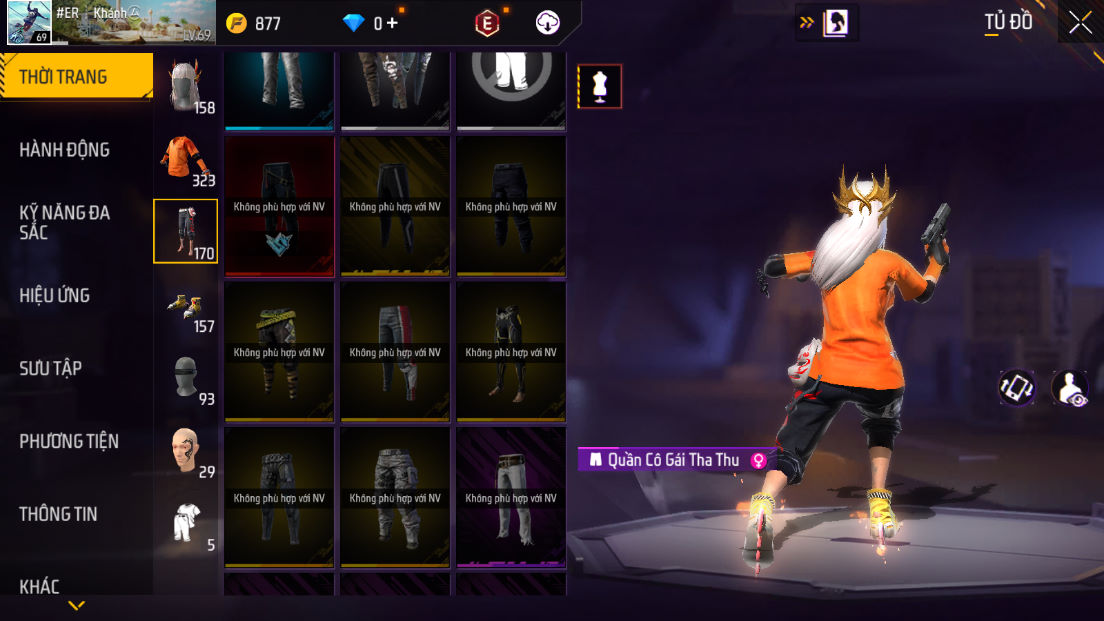
Task: Go to the SƯU TẬP tab
Action: coord(50,368)
